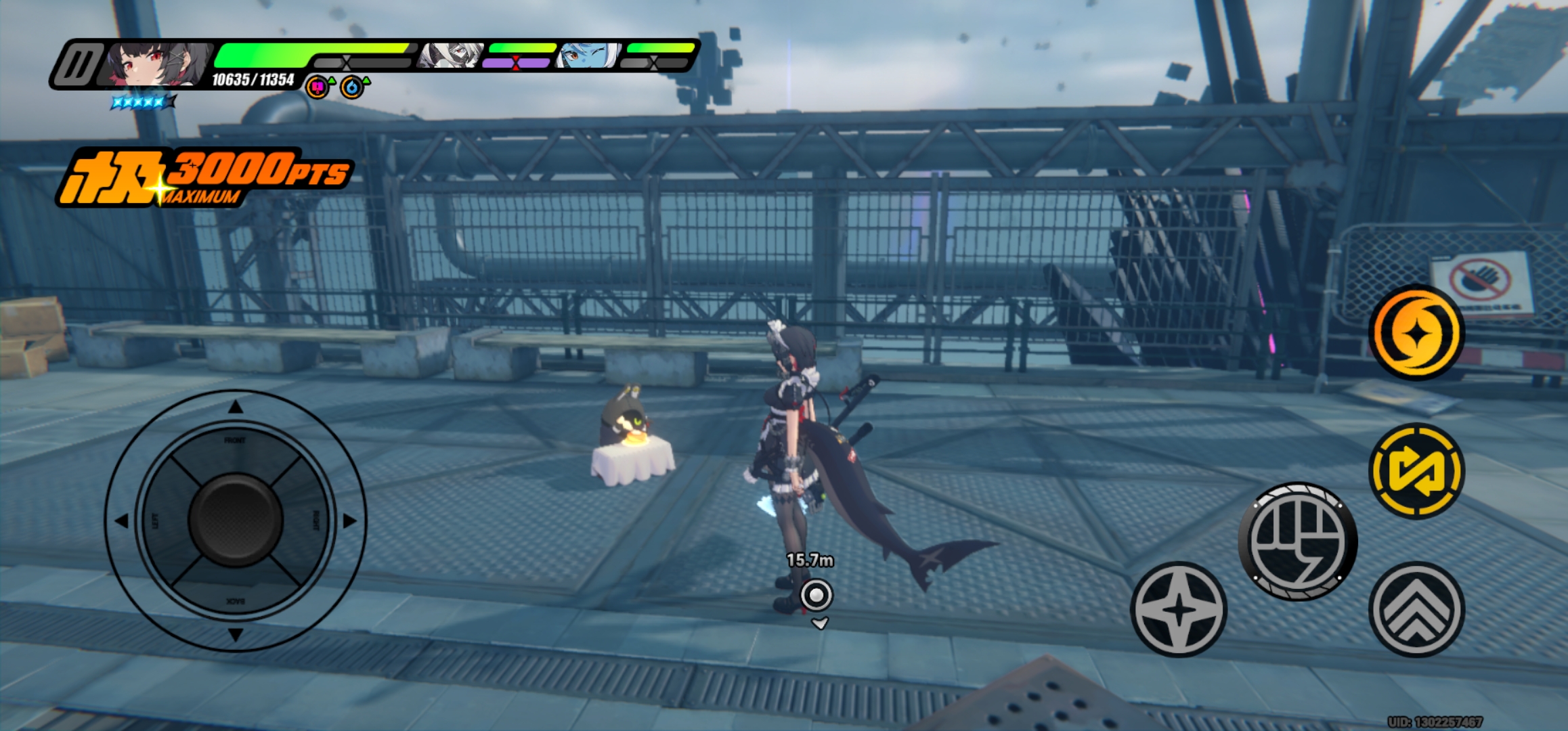This screenshot has width=1568, height=731.
Task: Tap the joystick's right arrow
Action: click(349, 520)
